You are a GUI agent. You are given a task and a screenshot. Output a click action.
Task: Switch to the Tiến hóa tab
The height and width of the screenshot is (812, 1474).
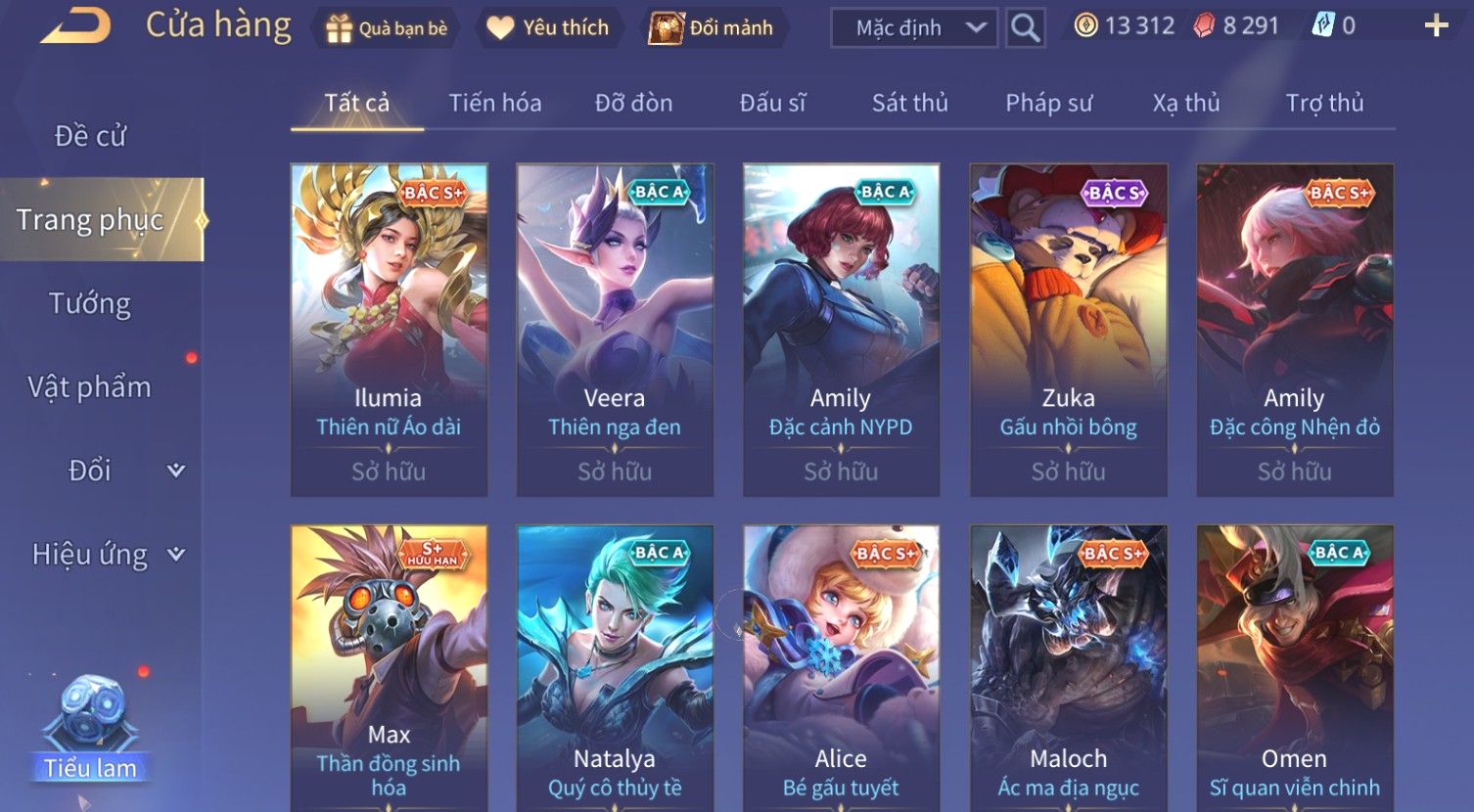tap(494, 103)
